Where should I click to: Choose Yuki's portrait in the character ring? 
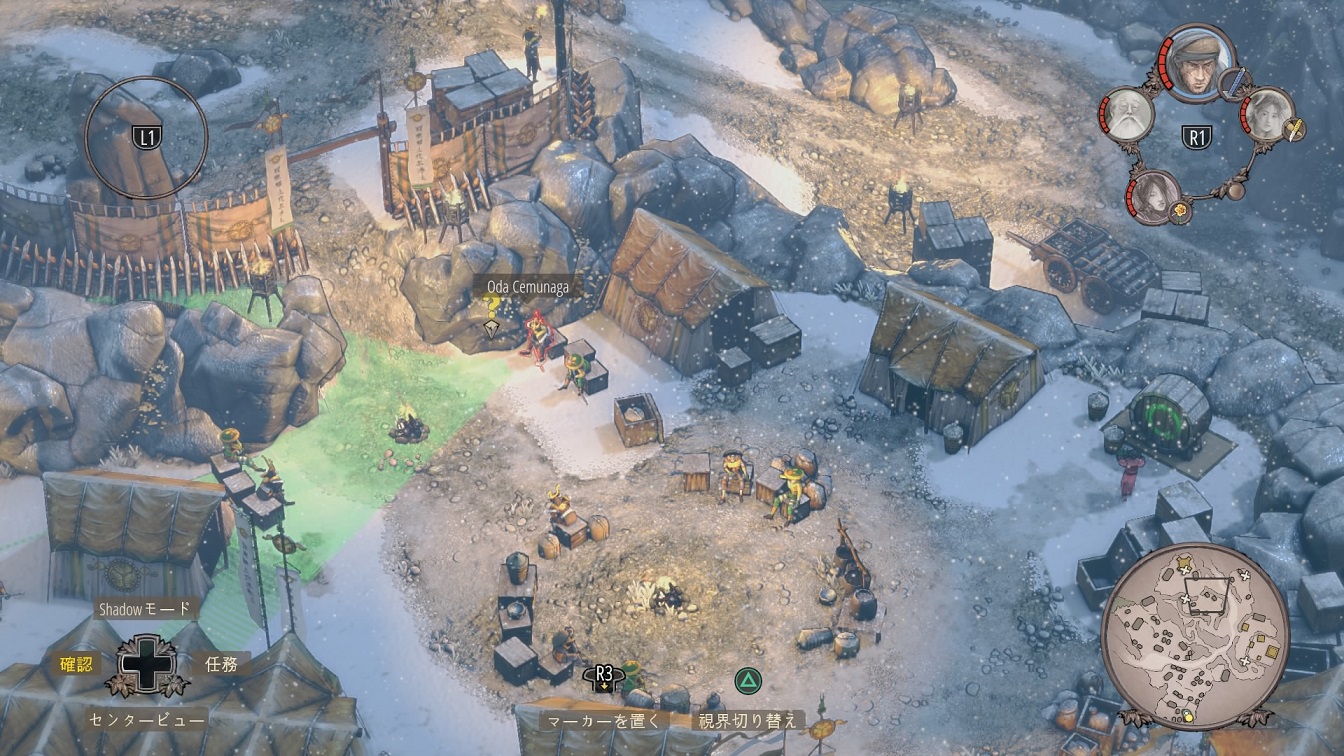1267,113
